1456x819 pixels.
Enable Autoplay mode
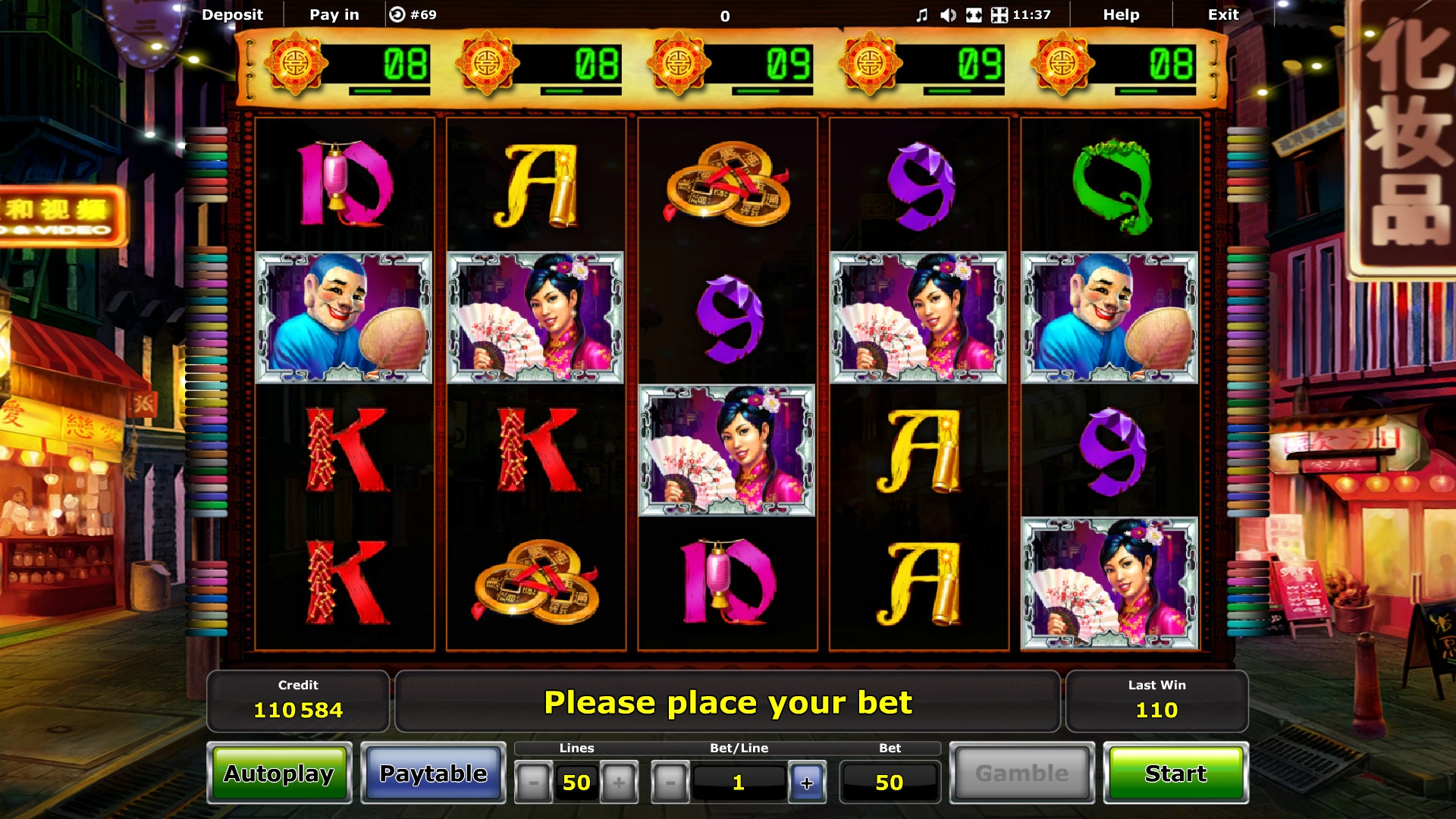click(x=279, y=773)
